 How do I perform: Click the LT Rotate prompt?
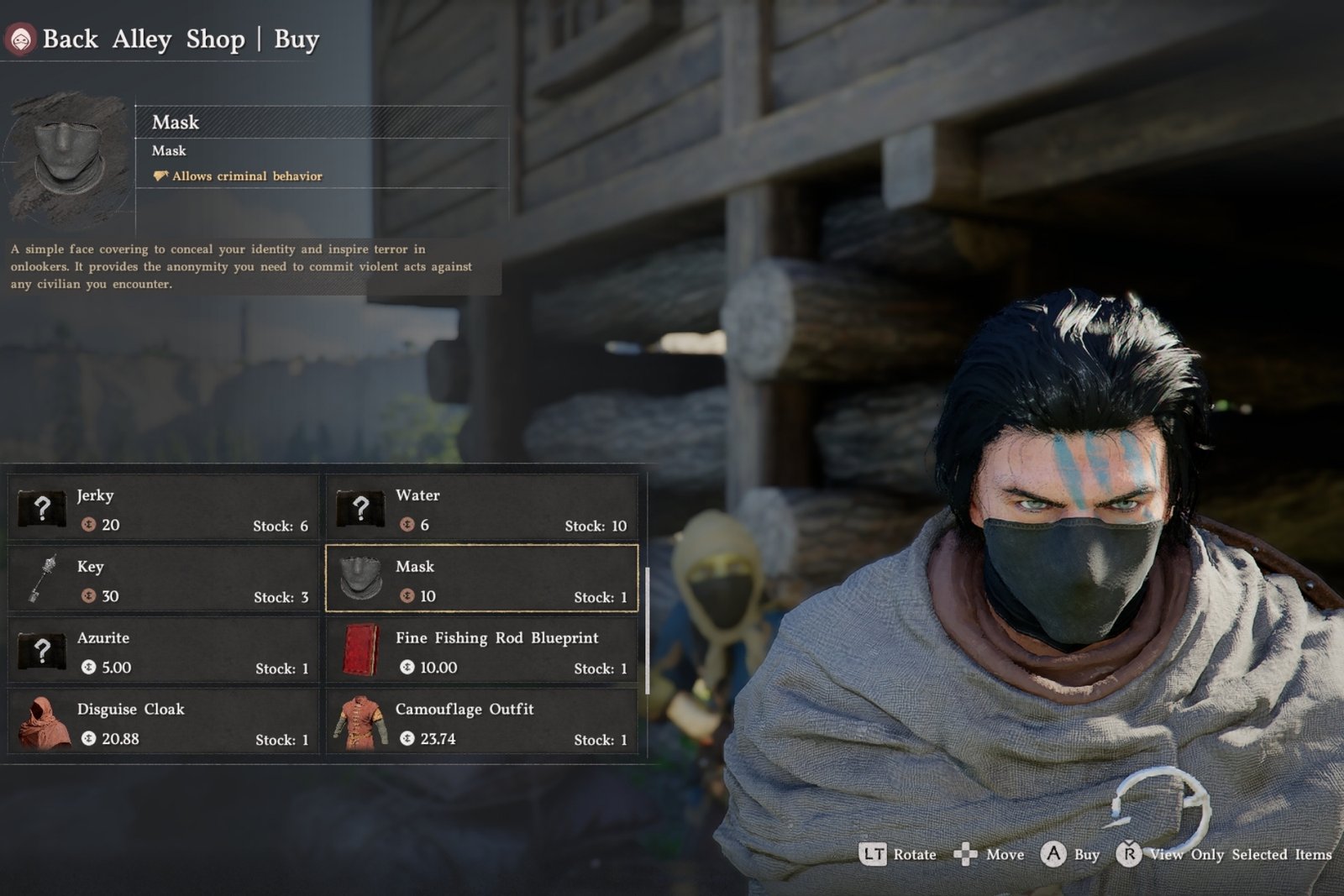pos(875,854)
